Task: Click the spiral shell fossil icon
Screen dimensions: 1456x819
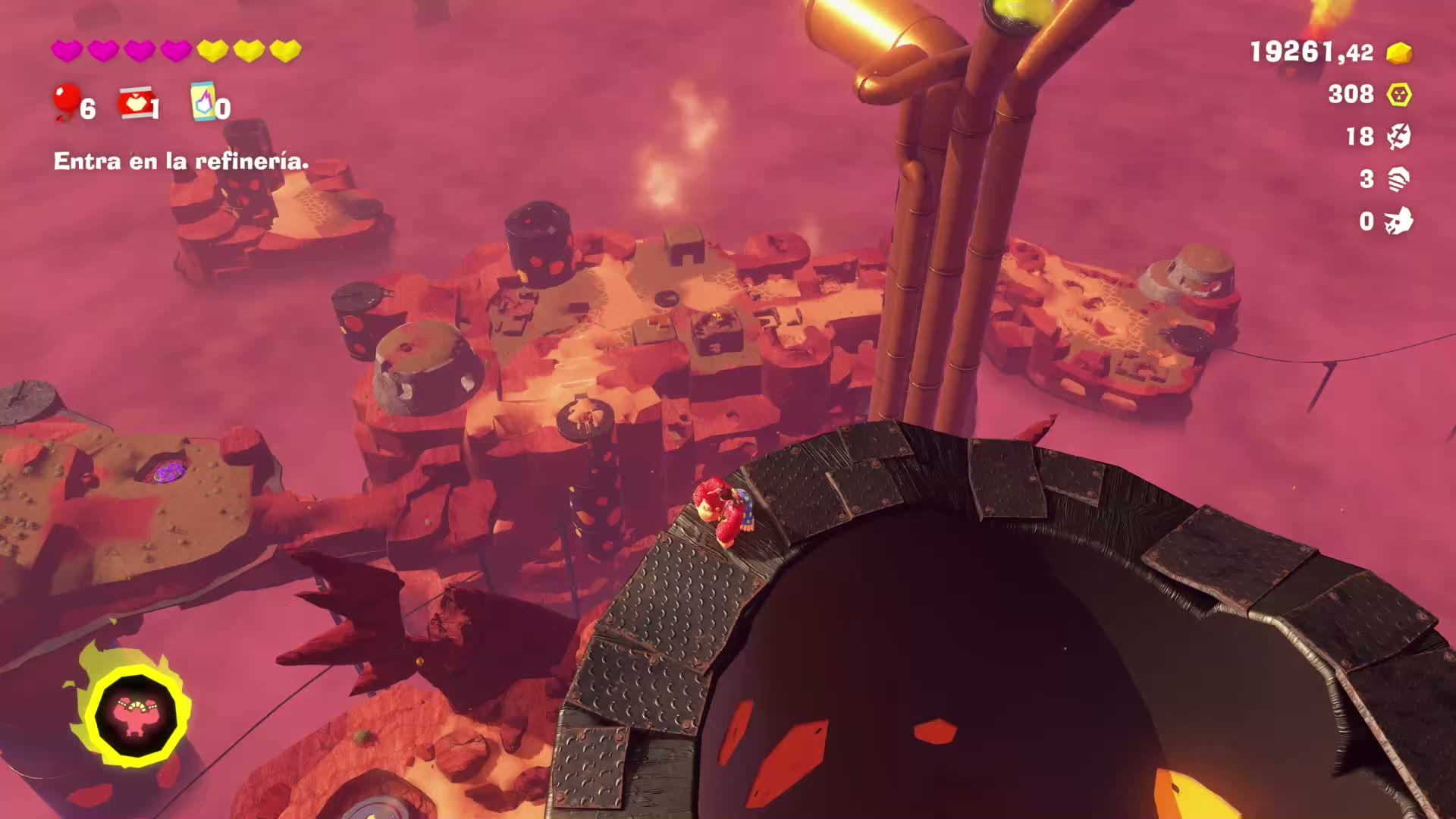Action: [x=1398, y=179]
